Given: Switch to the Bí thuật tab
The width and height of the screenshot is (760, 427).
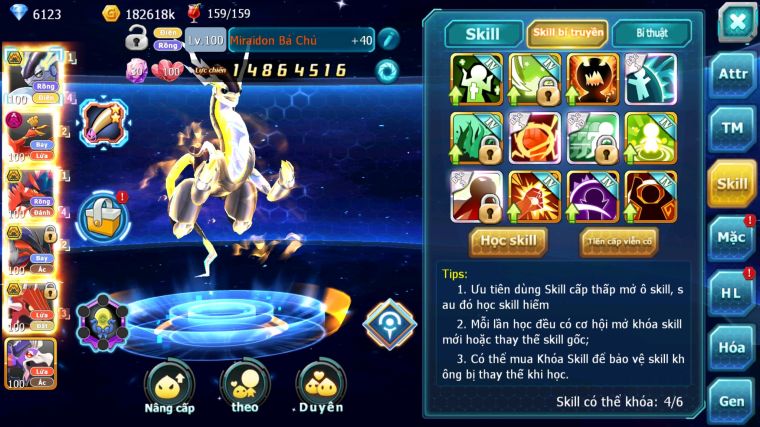Looking at the screenshot, I should 650,34.
